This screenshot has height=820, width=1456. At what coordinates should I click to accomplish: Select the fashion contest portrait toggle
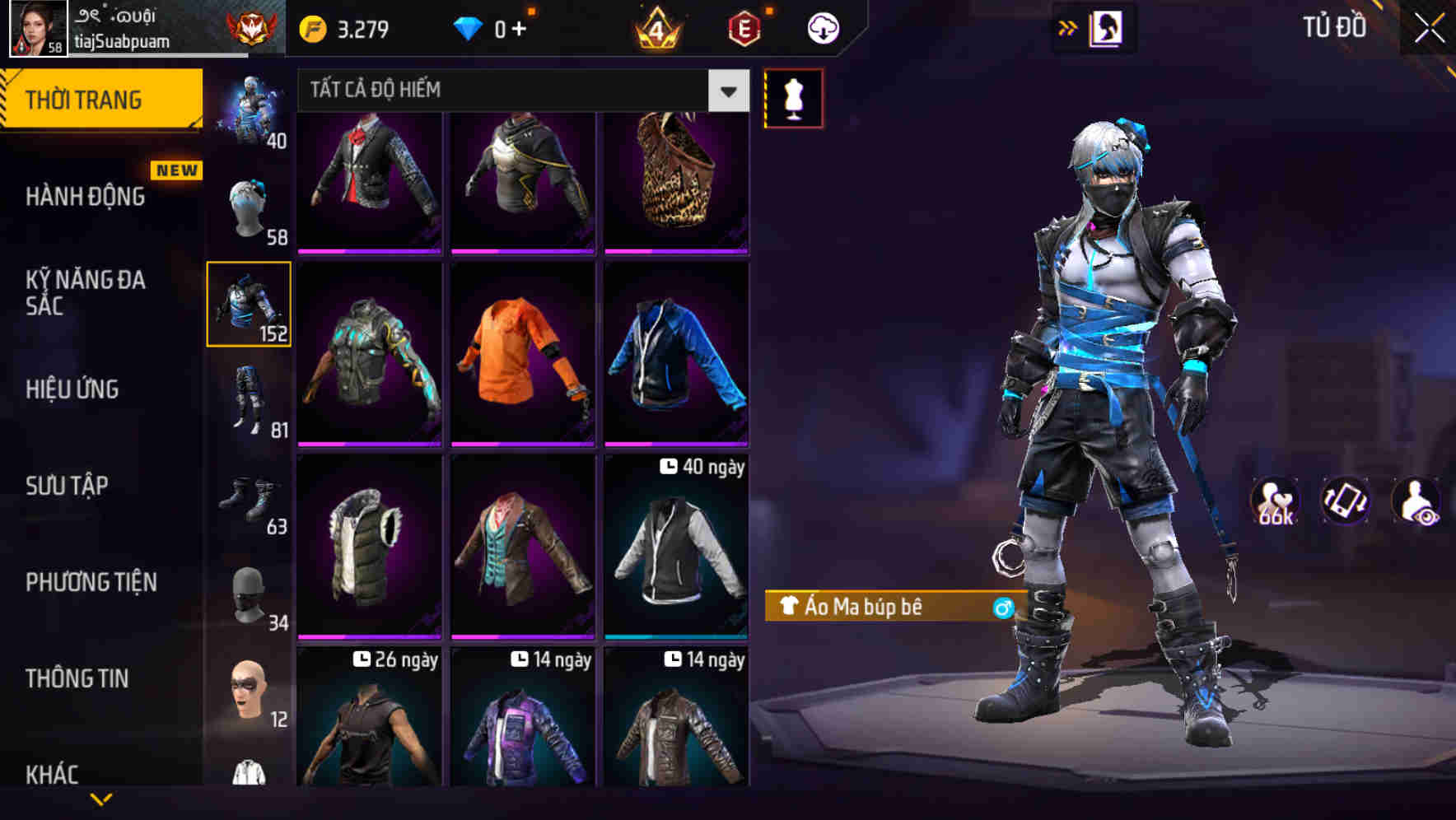pyautogui.click(x=1107, y=27)
